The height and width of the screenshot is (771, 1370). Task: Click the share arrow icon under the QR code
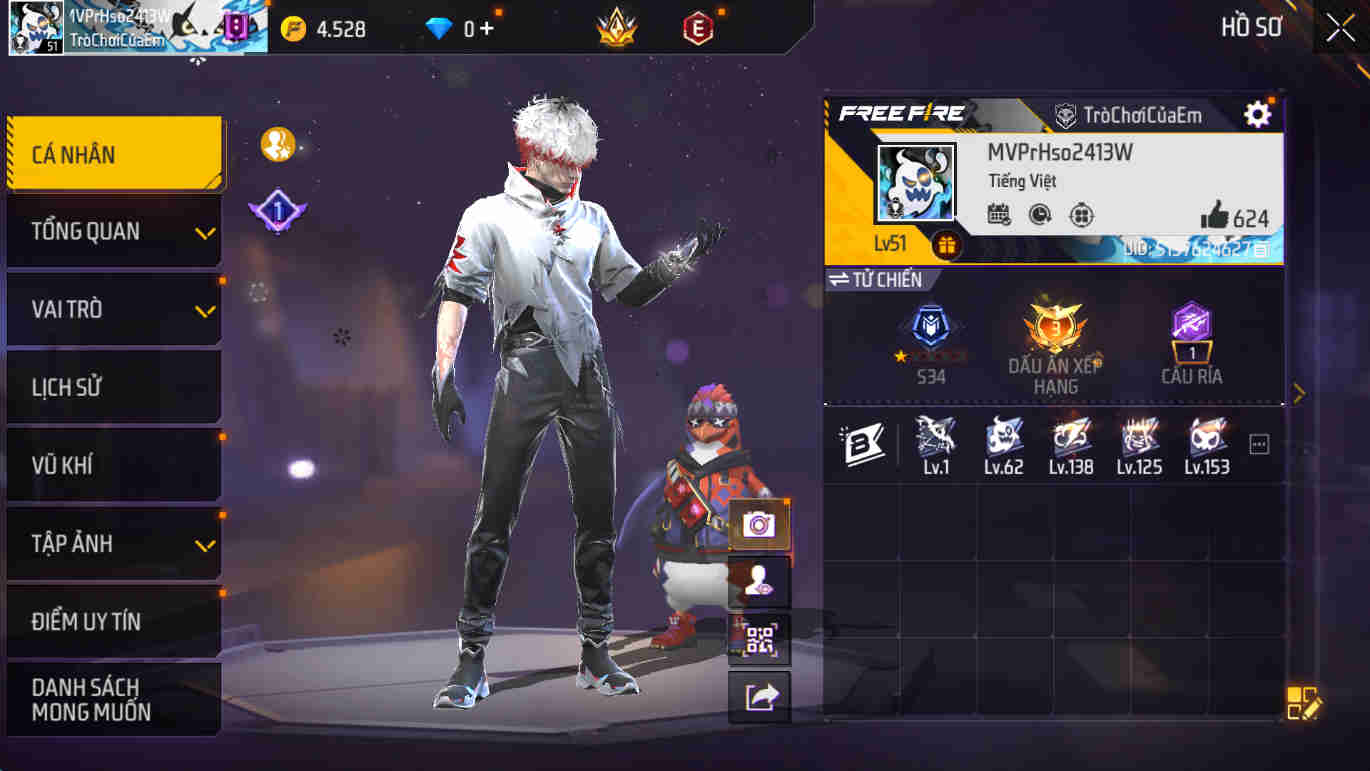pos(762,697)
